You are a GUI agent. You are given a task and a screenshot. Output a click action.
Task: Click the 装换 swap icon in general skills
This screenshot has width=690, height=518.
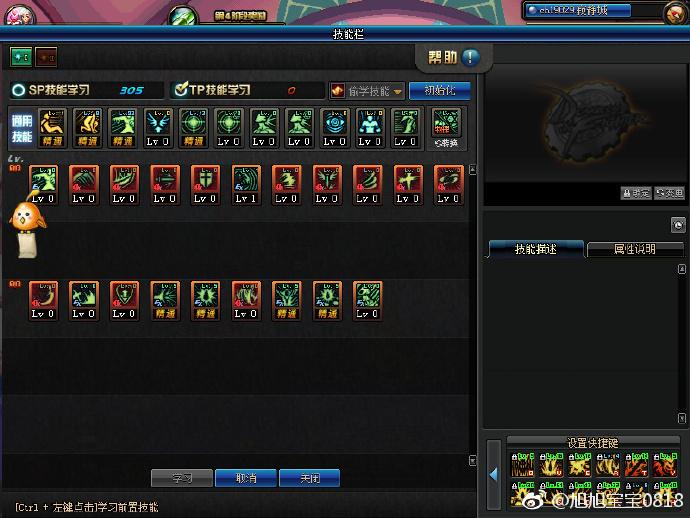tap(447, 128)
